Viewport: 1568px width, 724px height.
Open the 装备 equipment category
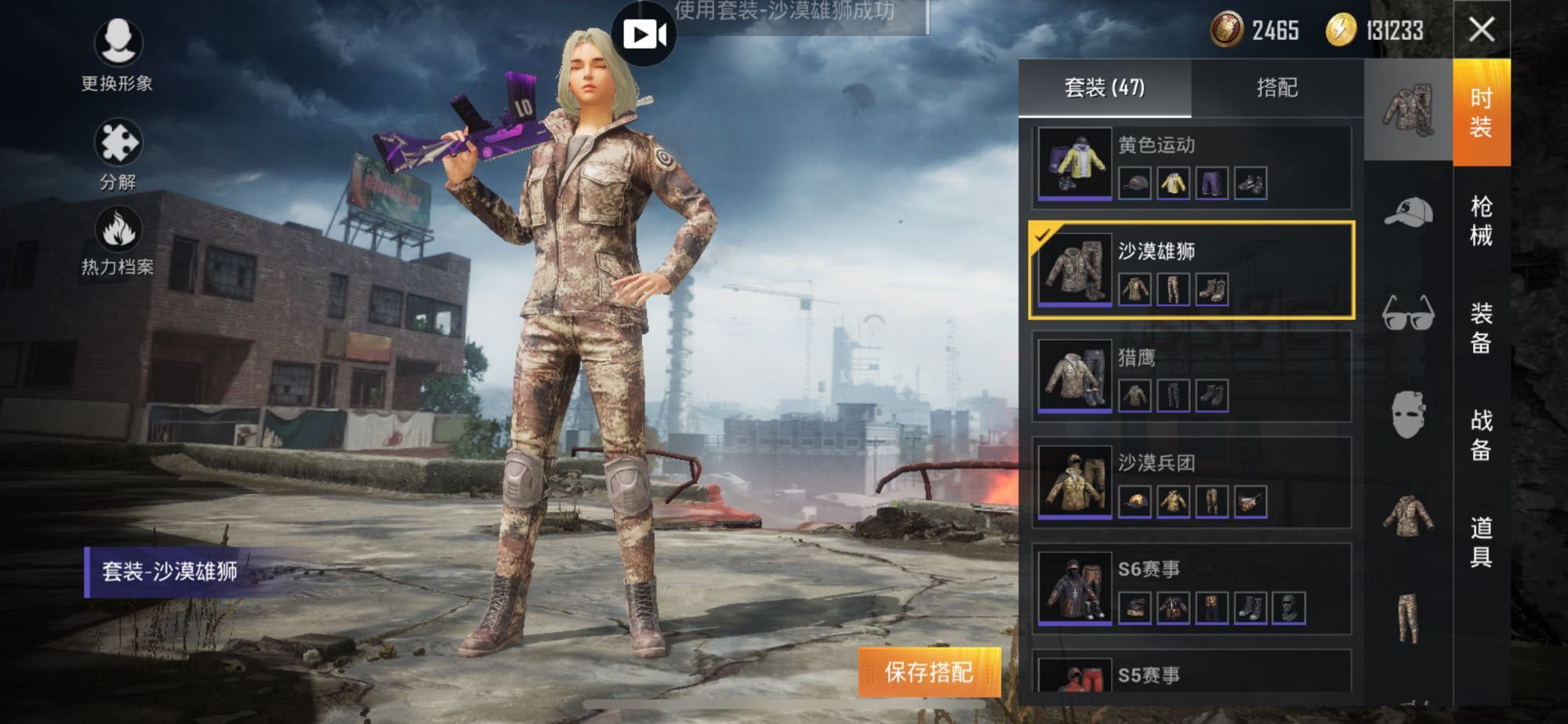click(1481, 328)
